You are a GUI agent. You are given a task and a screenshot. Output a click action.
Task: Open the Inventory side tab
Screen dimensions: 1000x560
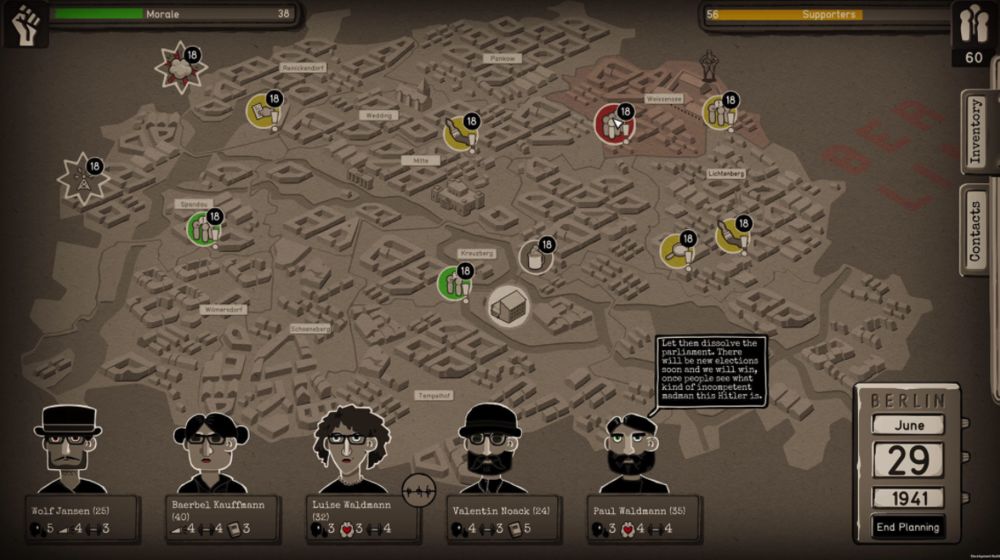(x=977, y=132)
